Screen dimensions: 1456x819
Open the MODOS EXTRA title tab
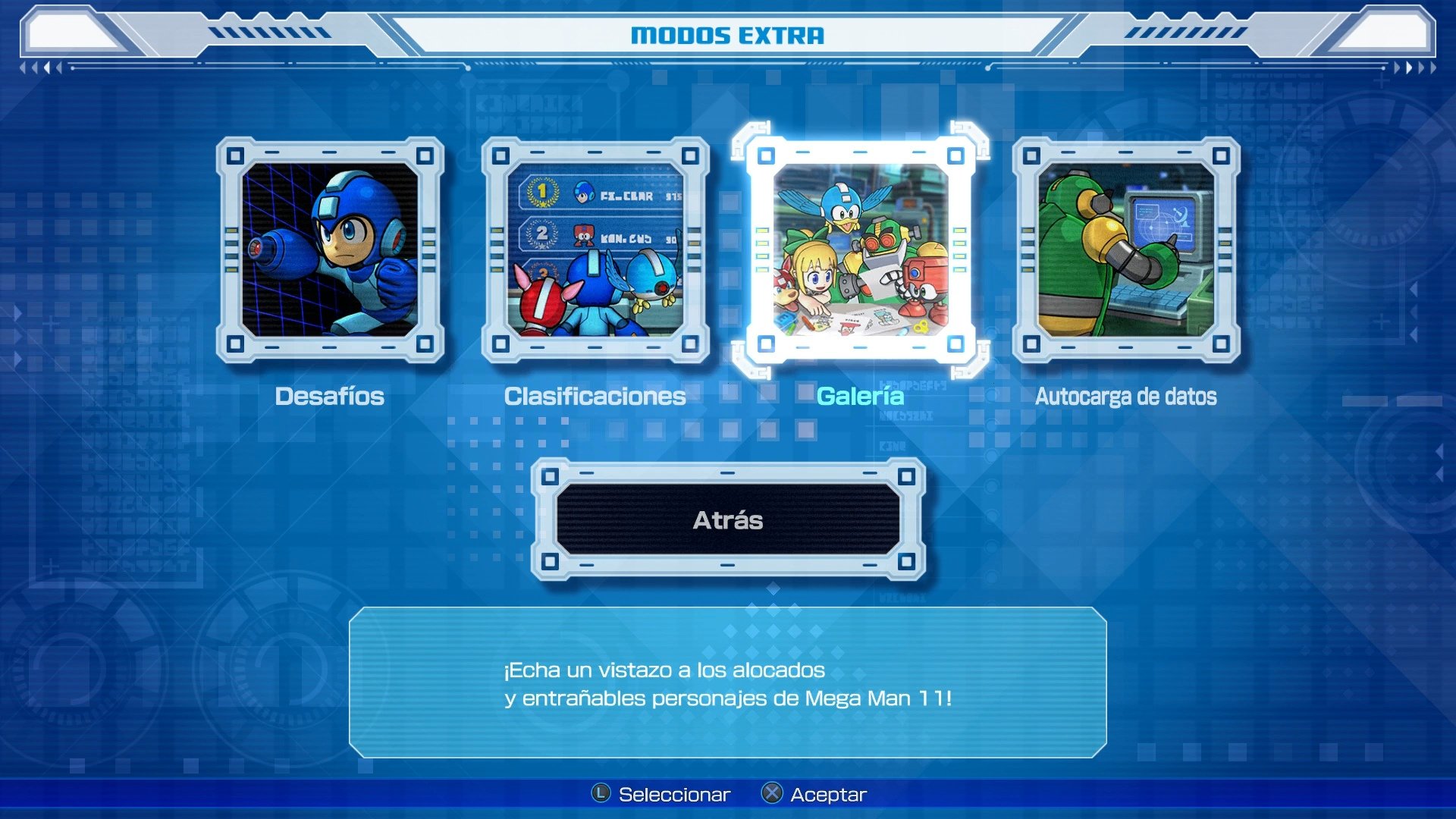(728, 34)
